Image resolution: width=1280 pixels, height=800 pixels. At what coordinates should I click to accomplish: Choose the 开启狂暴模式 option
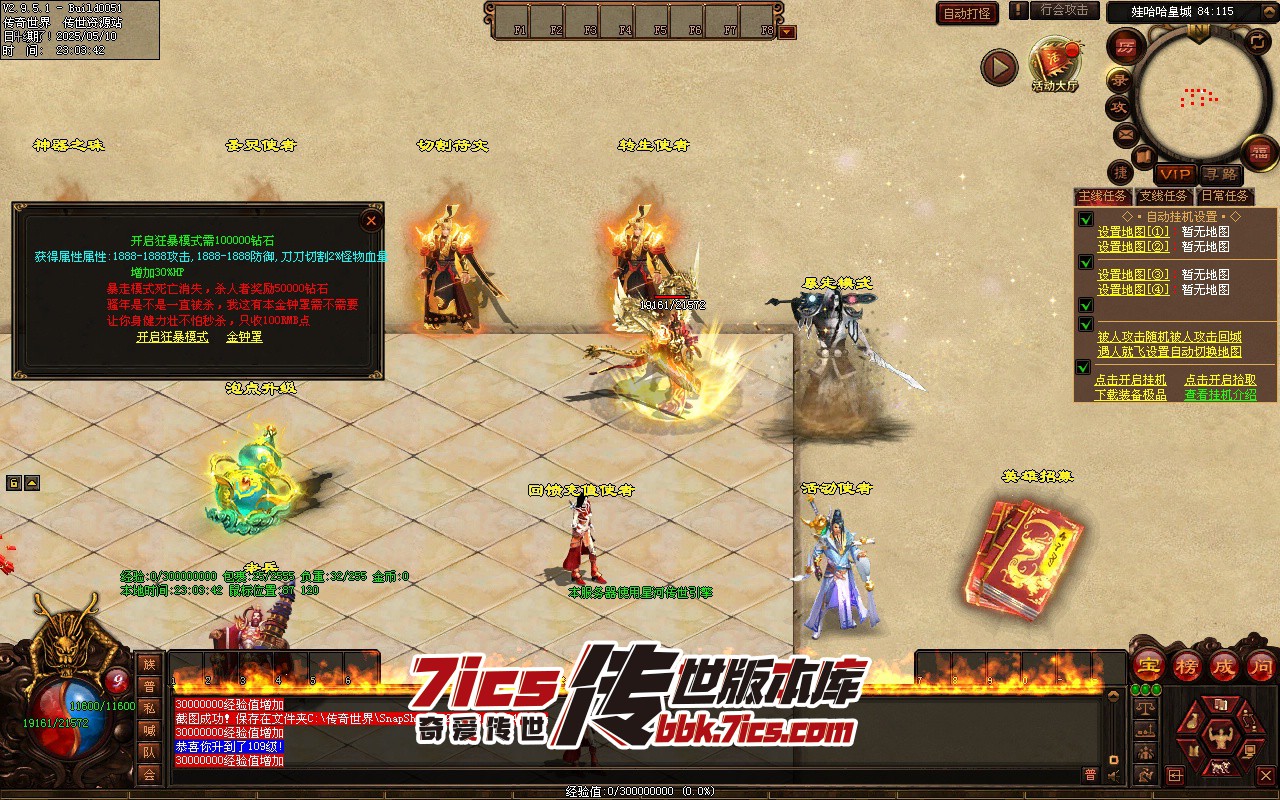[x=172, y=337]
